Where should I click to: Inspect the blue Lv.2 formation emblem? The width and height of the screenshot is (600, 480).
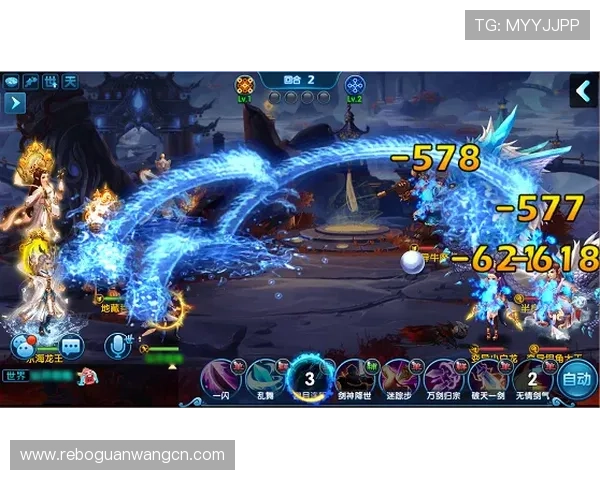point(354,86)
